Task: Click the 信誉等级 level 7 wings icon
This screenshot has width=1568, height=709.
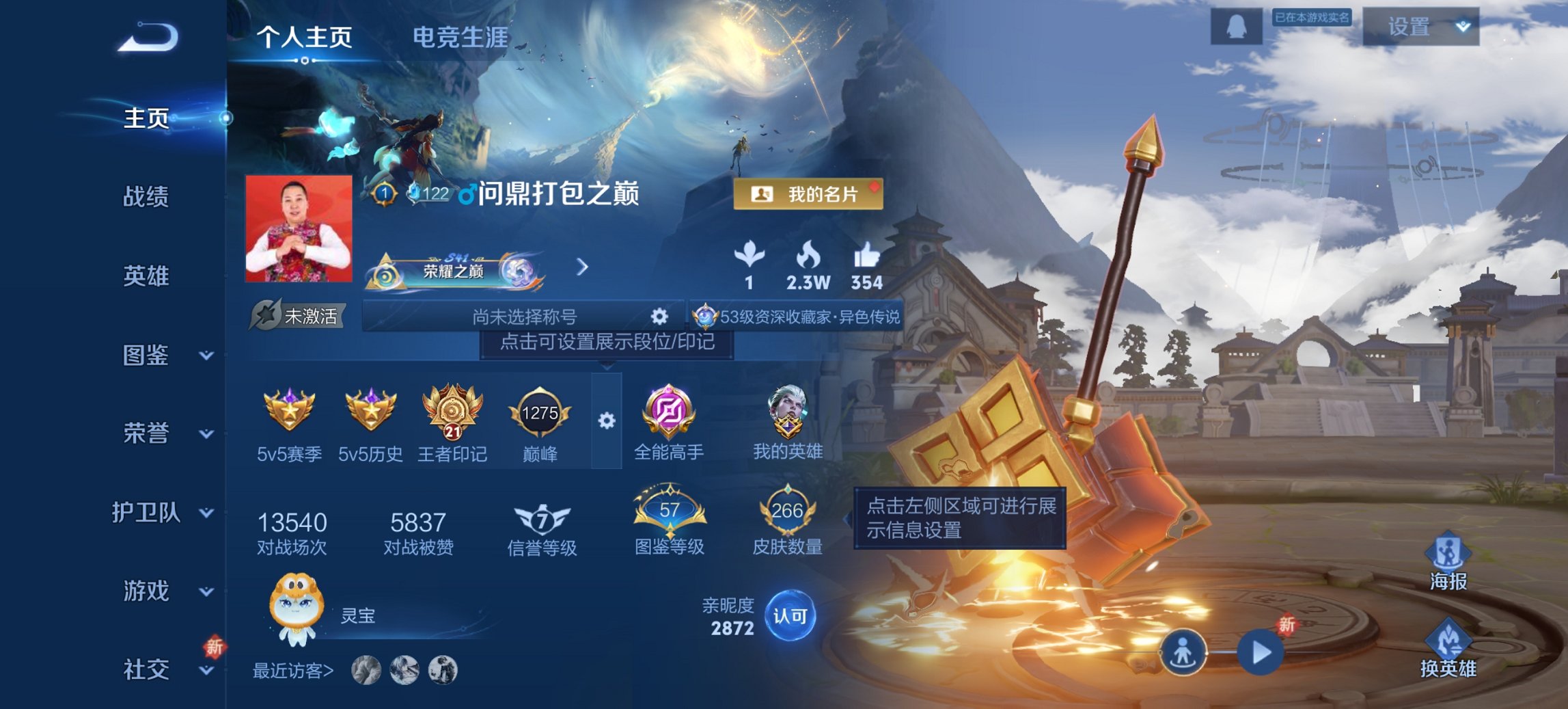Action: tap(539, 519)
